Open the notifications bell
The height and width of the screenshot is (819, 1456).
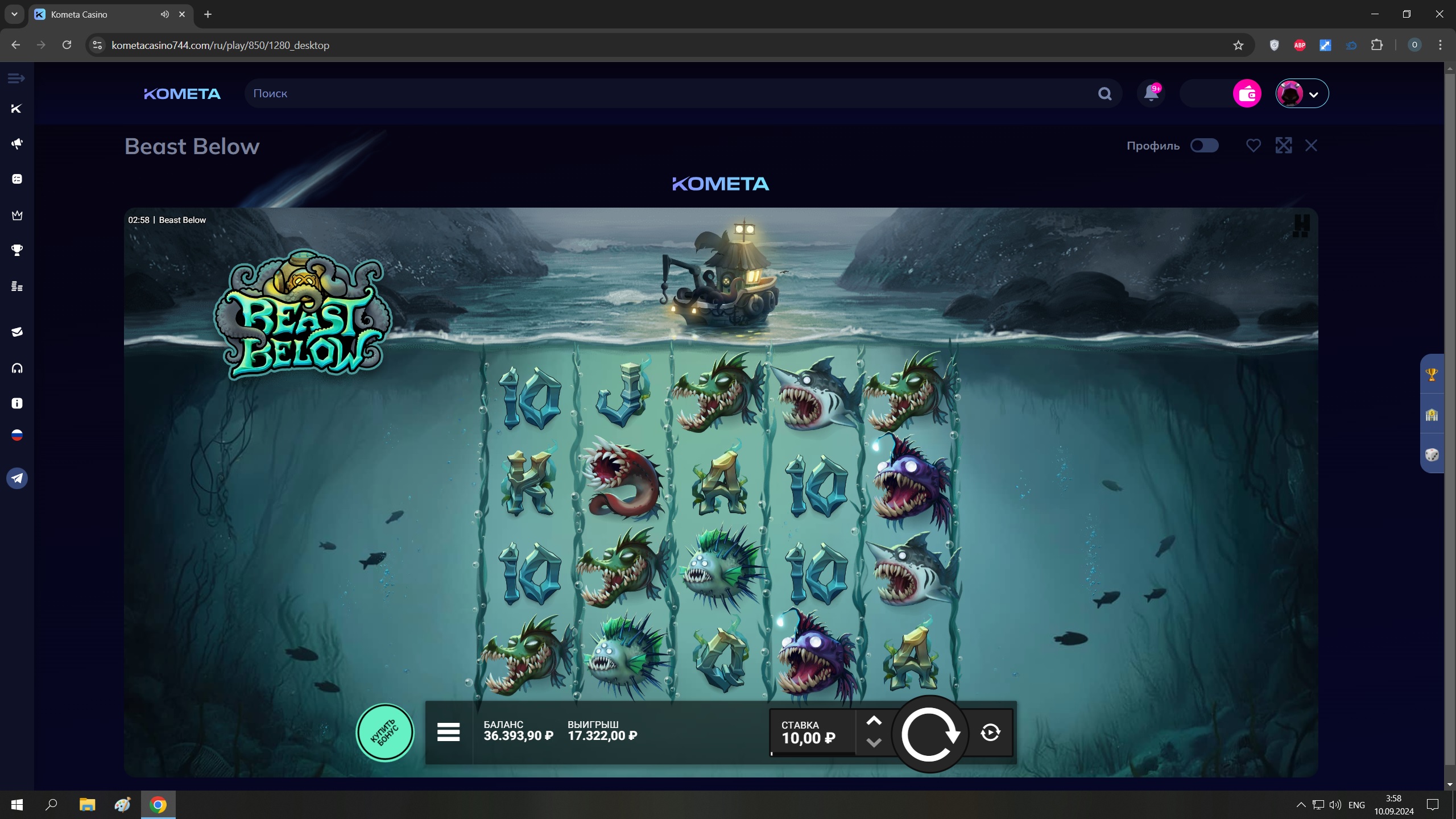point(1151,93)
